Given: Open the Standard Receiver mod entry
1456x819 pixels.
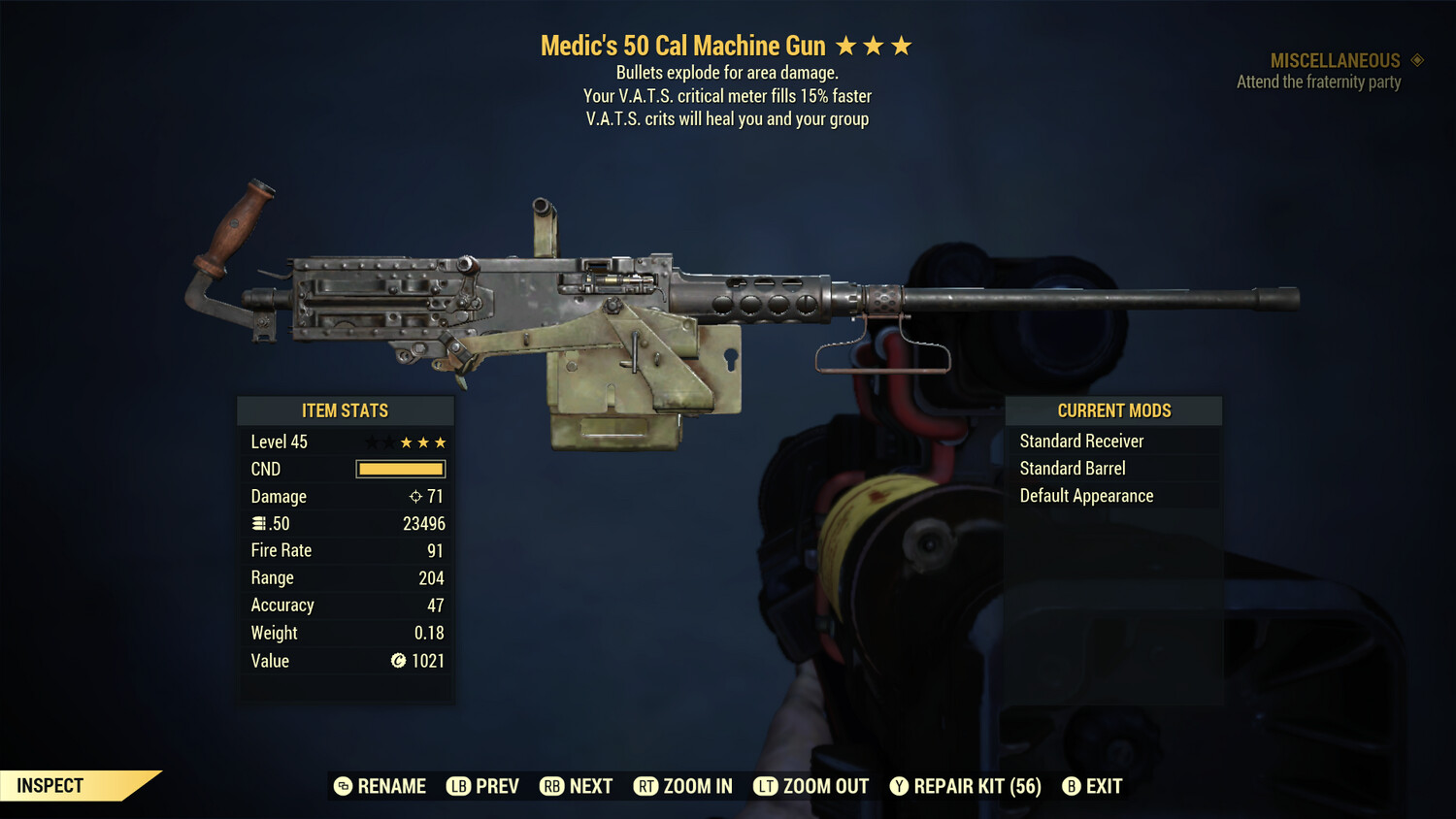Looking at the screenshot, I should [1081, 441].
